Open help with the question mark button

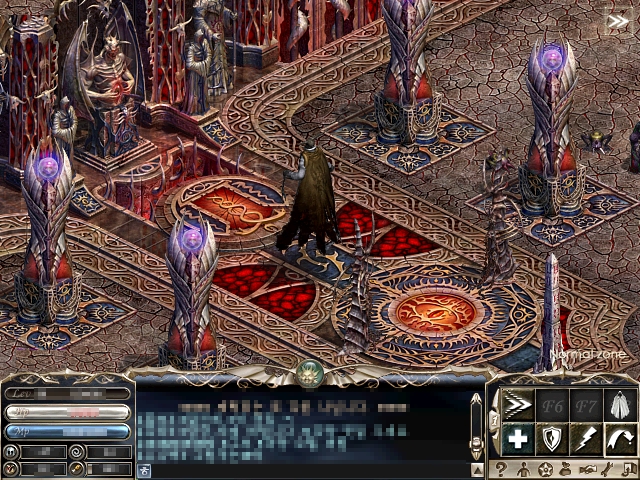point(501,470)
